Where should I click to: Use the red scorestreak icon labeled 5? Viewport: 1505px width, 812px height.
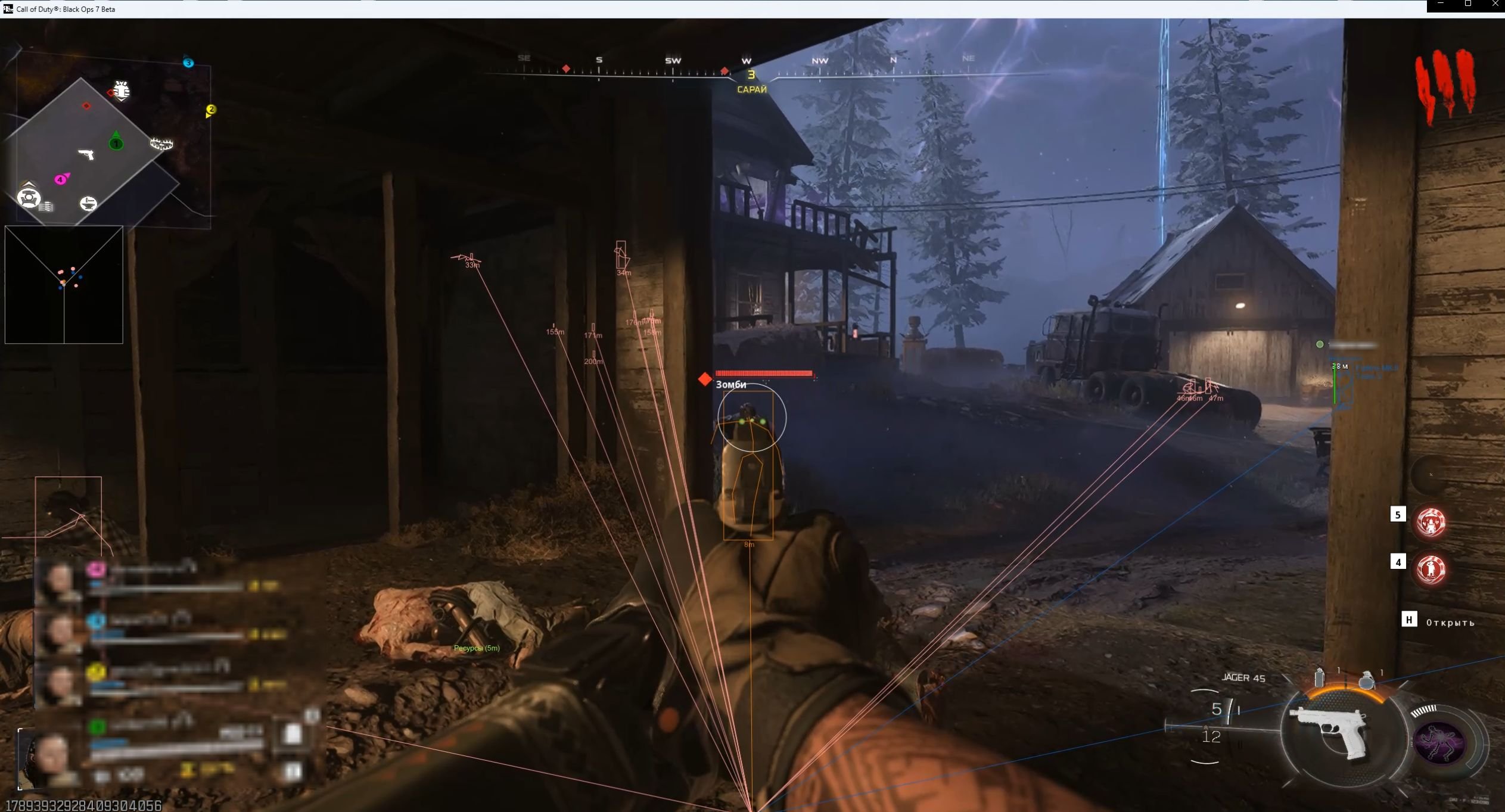(x=1431, y=522)
